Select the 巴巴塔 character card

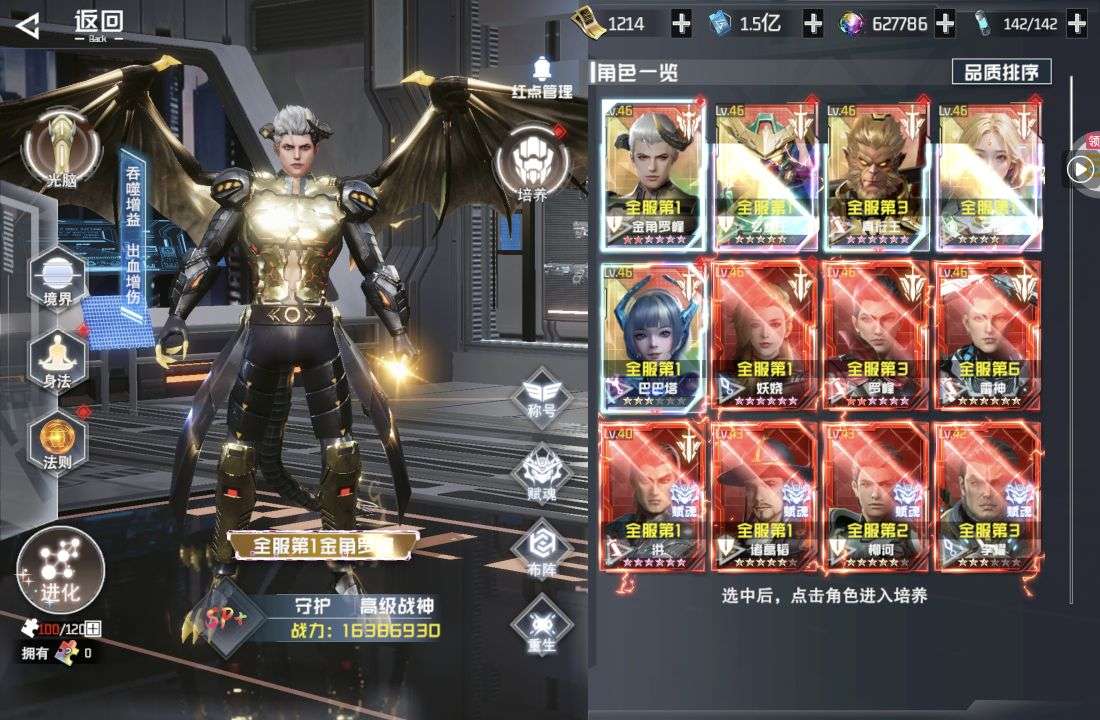pyautogui.click(x=654, y=336)
